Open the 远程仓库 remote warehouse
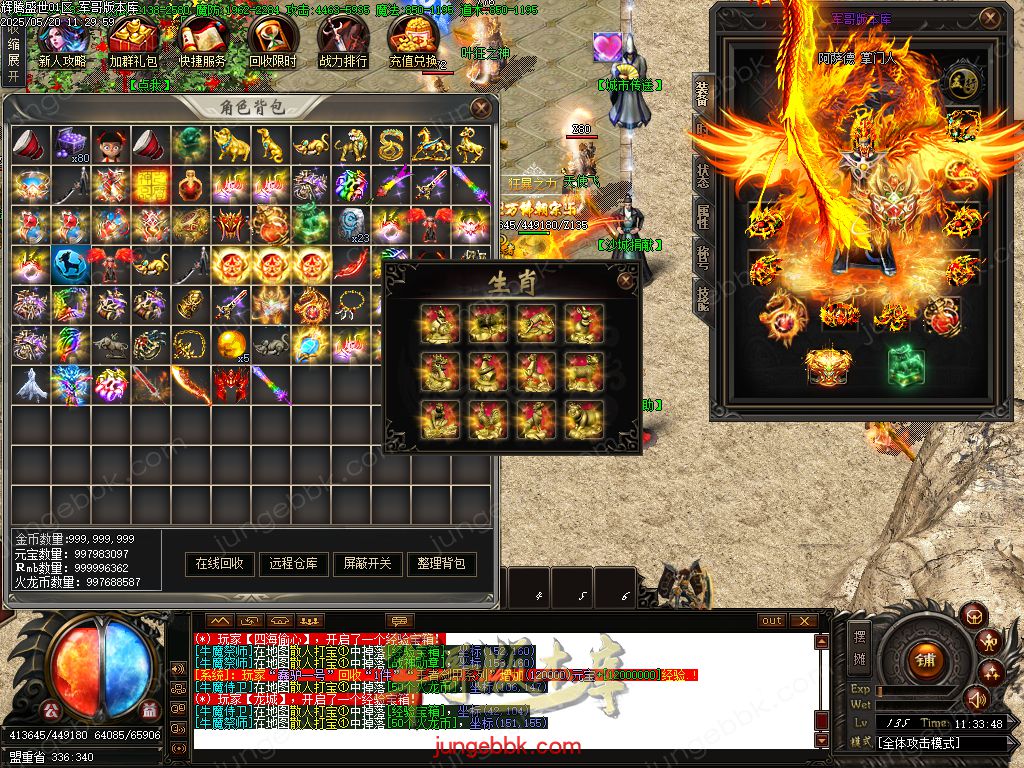Screen dimensions: 1024x768 294,564
